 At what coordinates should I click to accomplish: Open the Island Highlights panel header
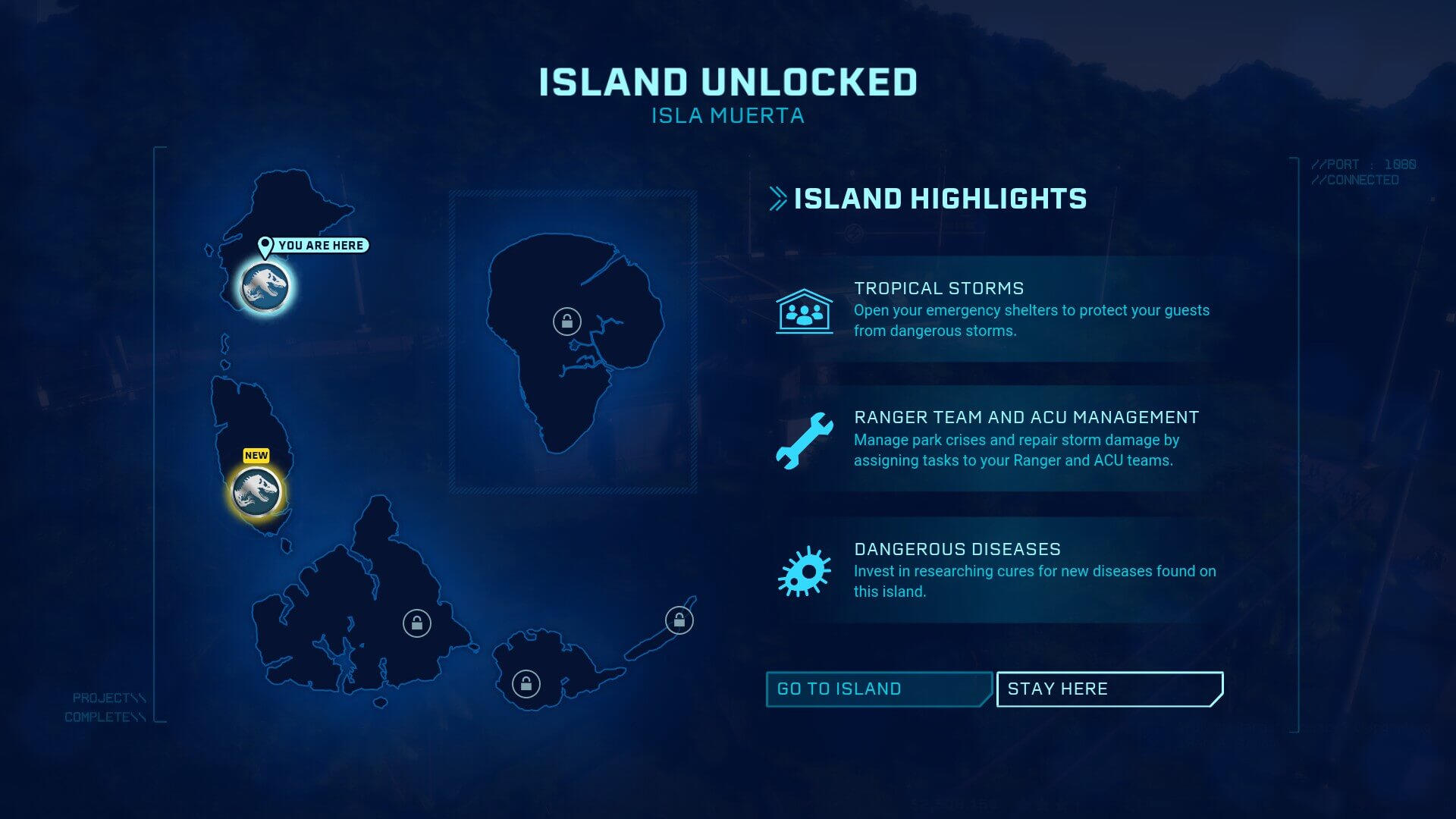[x=939, y=198]
